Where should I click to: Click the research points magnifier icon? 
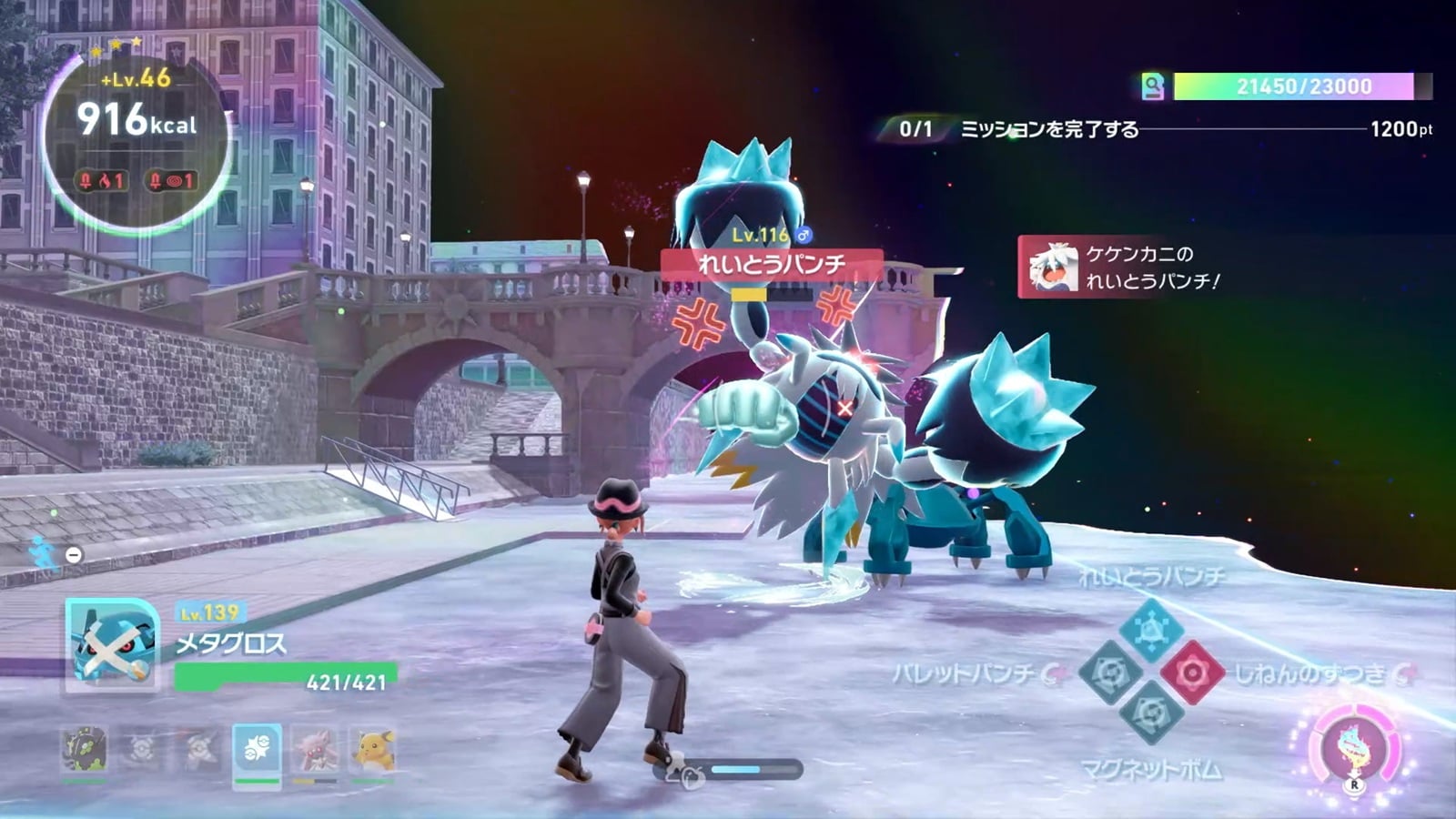click(1153, 86)
